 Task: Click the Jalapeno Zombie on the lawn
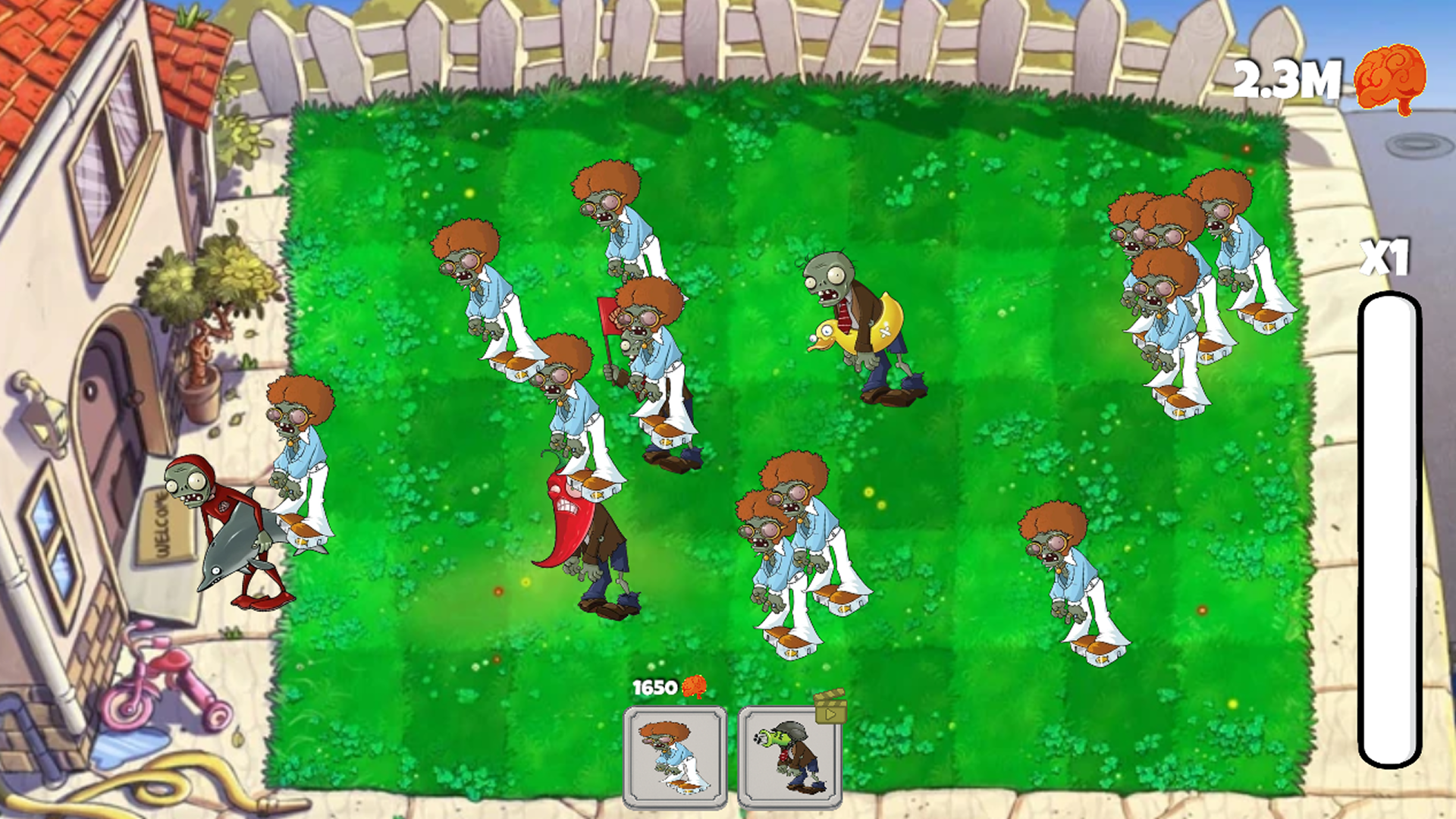click(x=591, y=531)
